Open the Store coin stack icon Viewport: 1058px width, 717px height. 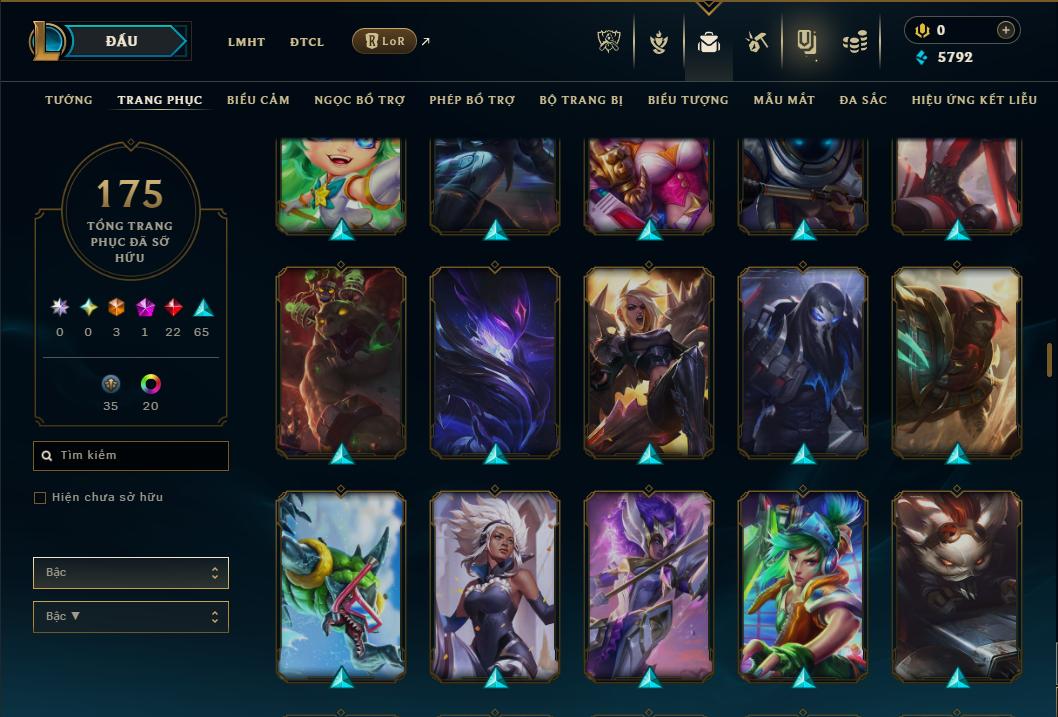(854, 42)
